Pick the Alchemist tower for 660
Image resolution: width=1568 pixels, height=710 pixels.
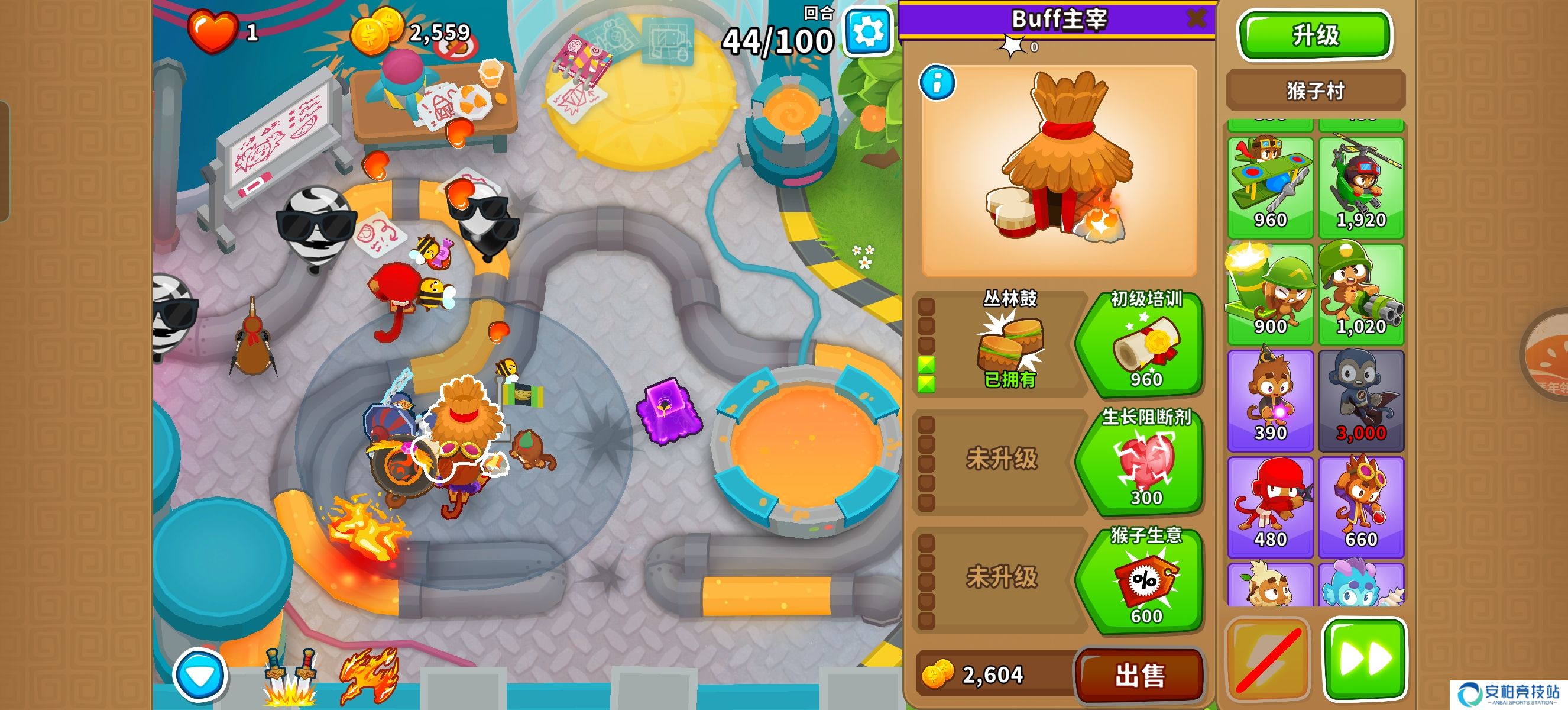1361,506
